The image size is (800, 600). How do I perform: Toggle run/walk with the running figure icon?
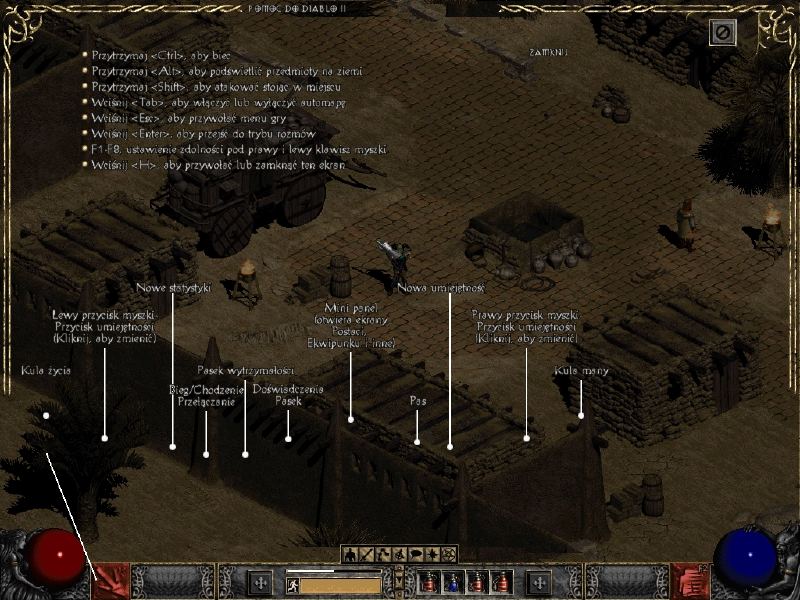[294, 584]
